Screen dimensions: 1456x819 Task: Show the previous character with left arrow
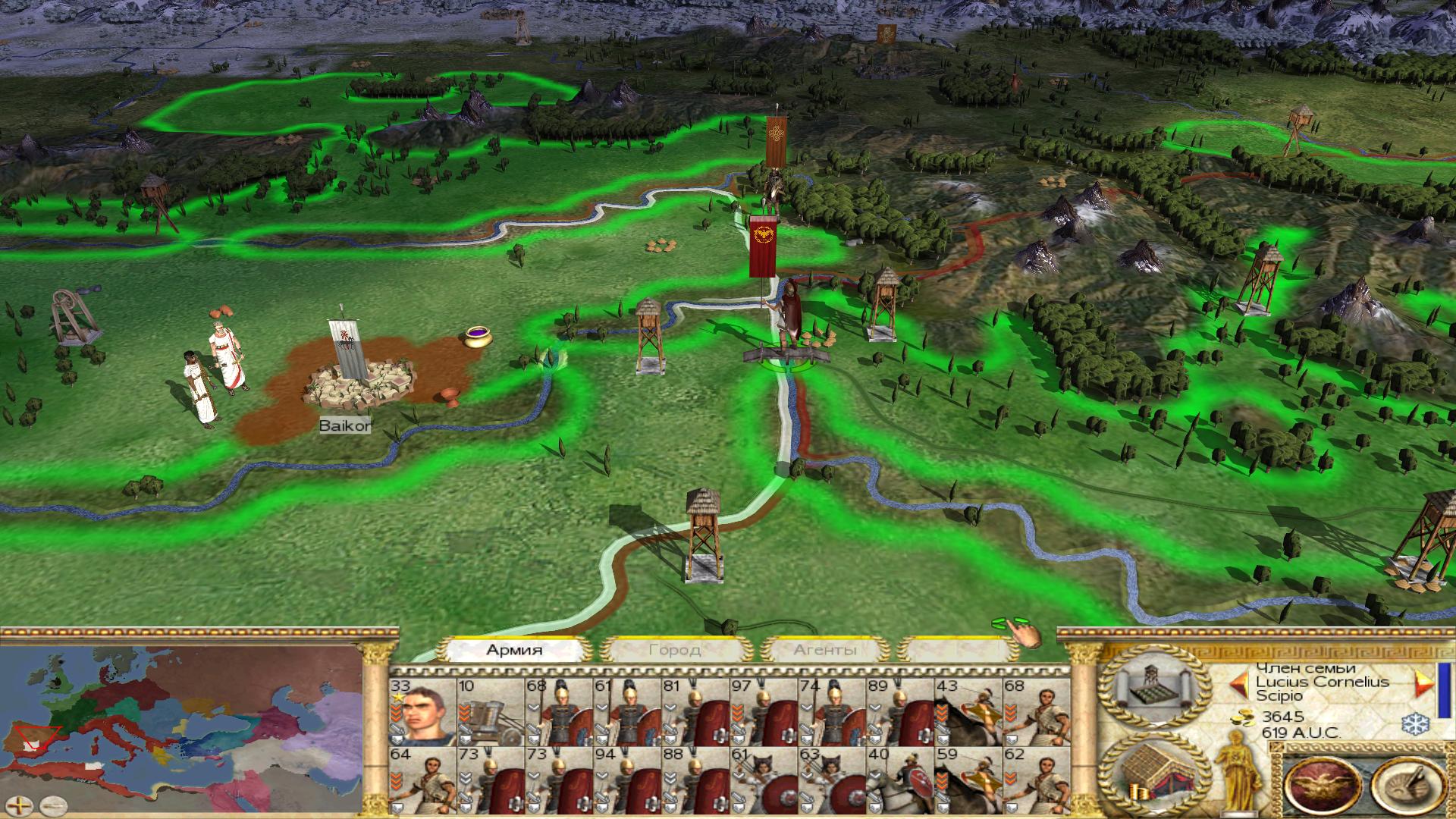coord(1239,684)
